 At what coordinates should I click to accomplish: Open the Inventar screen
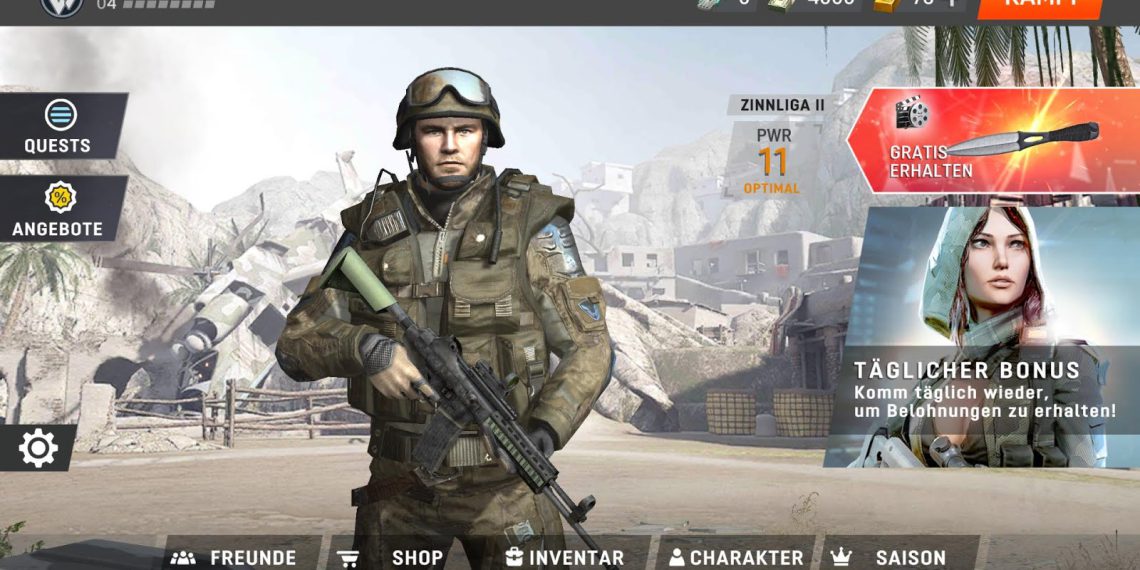coord(565,556)
